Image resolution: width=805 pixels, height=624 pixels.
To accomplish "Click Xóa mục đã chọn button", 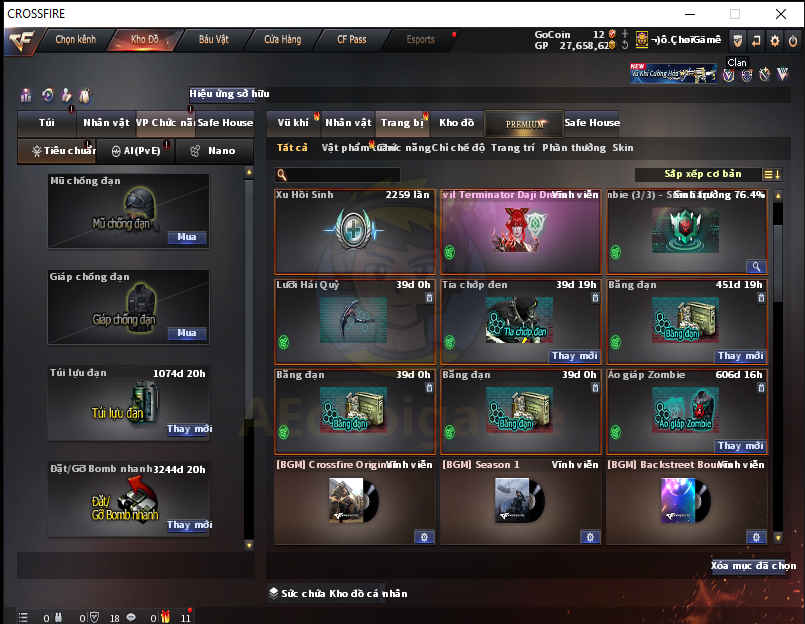I will (753, 566).
